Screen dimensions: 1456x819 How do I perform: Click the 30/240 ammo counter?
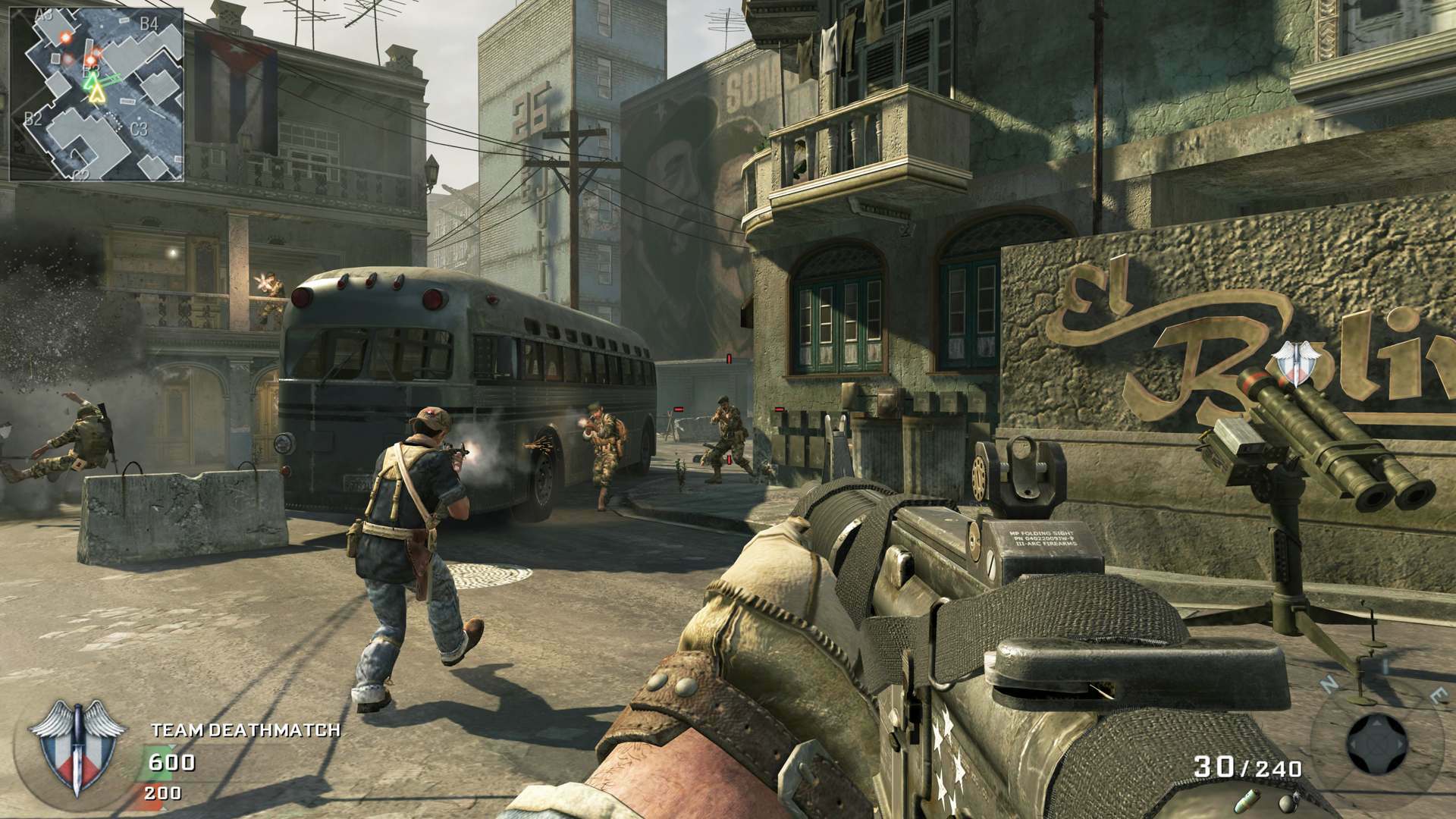click(x=1248, y=767)
